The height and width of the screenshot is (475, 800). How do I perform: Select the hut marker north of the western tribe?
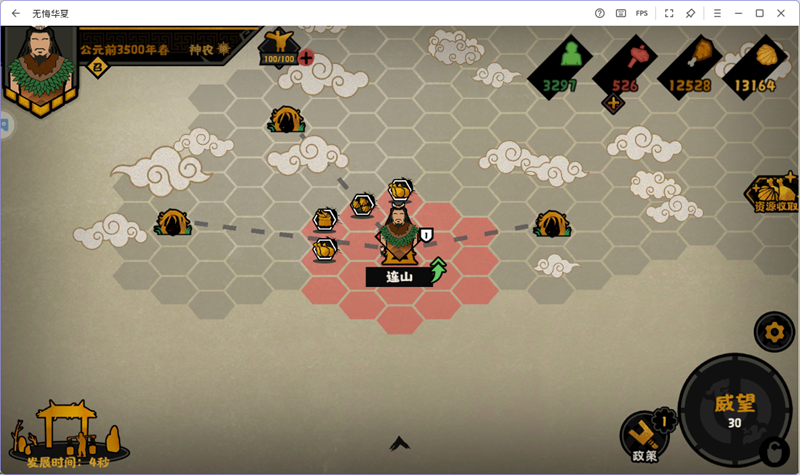[x=285, y=120]
